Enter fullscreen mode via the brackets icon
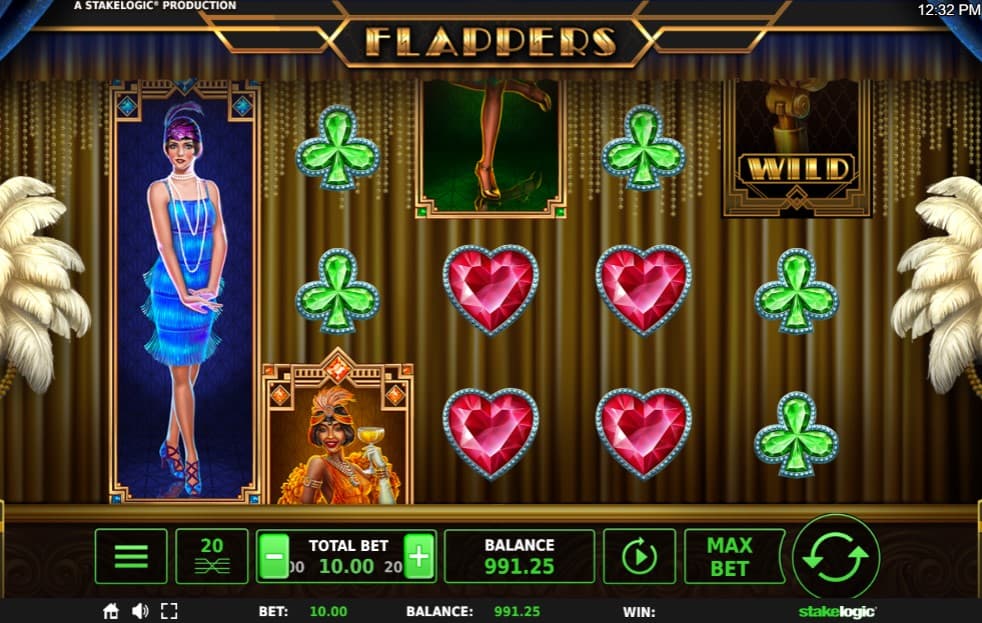Viewport: 982px width, 623px height. 169,611
